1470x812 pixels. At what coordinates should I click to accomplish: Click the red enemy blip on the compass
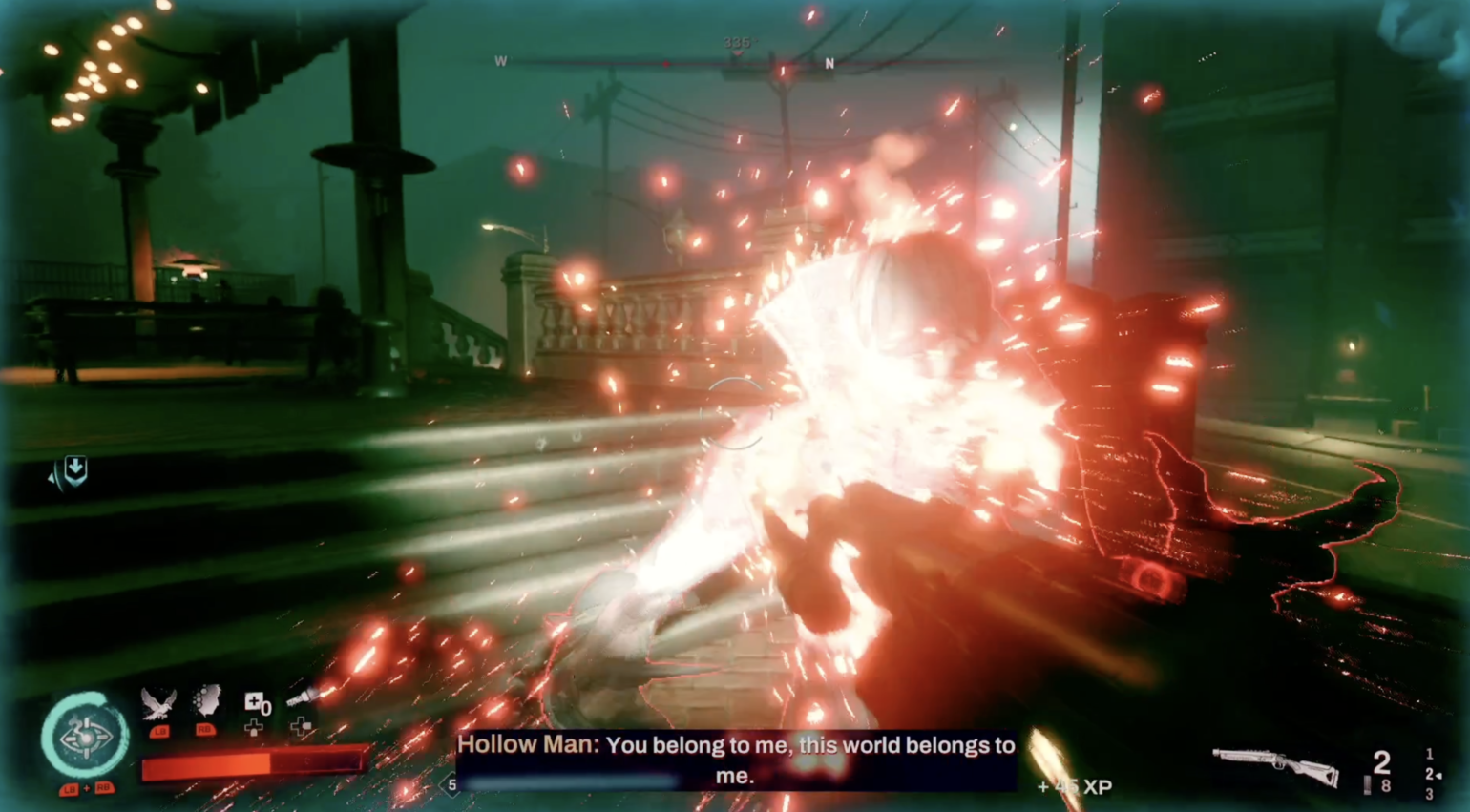pos(666,64)
